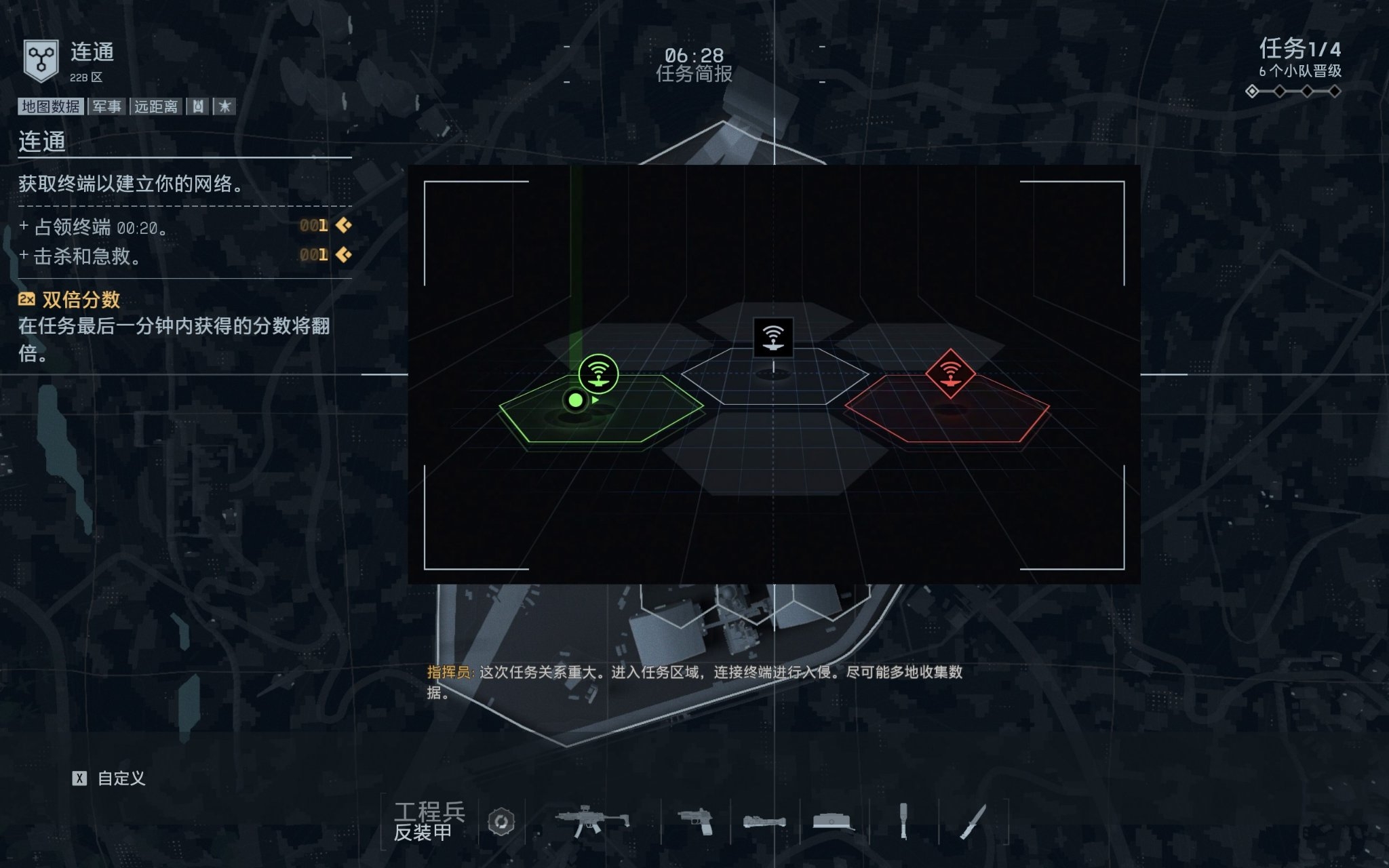Switch to the 军事 tab
This screenshot has width=1389, height=868.
(107, 105)
